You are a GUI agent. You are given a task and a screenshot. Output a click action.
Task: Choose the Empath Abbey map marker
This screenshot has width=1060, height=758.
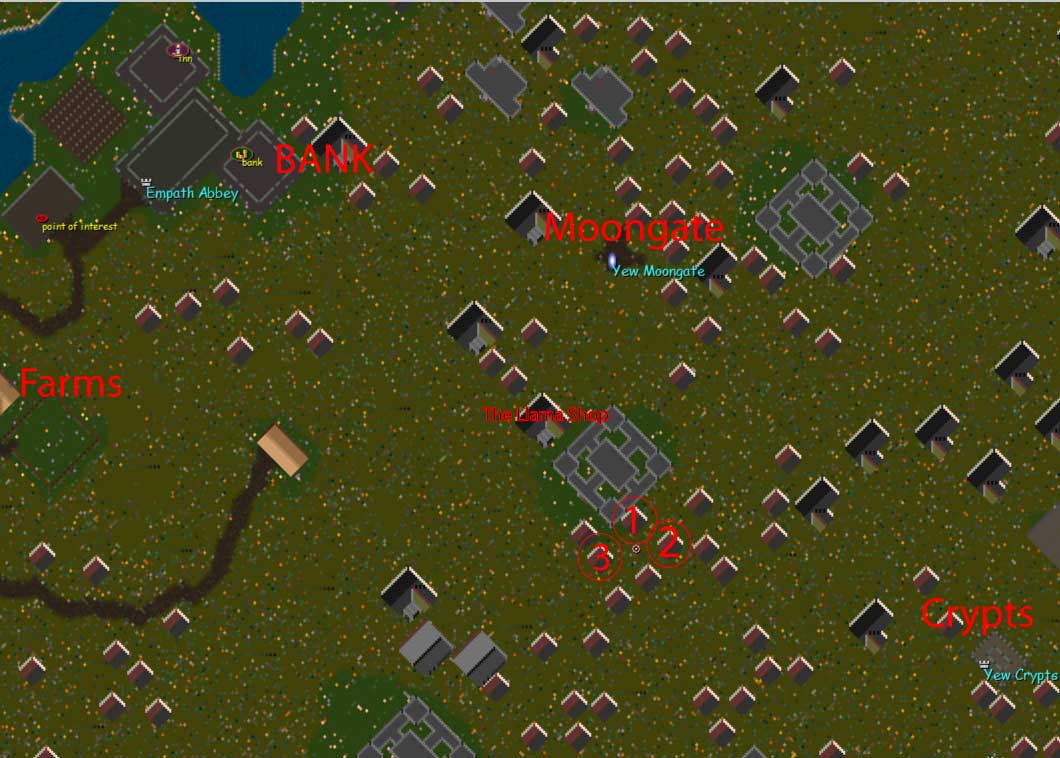(147, 182)
